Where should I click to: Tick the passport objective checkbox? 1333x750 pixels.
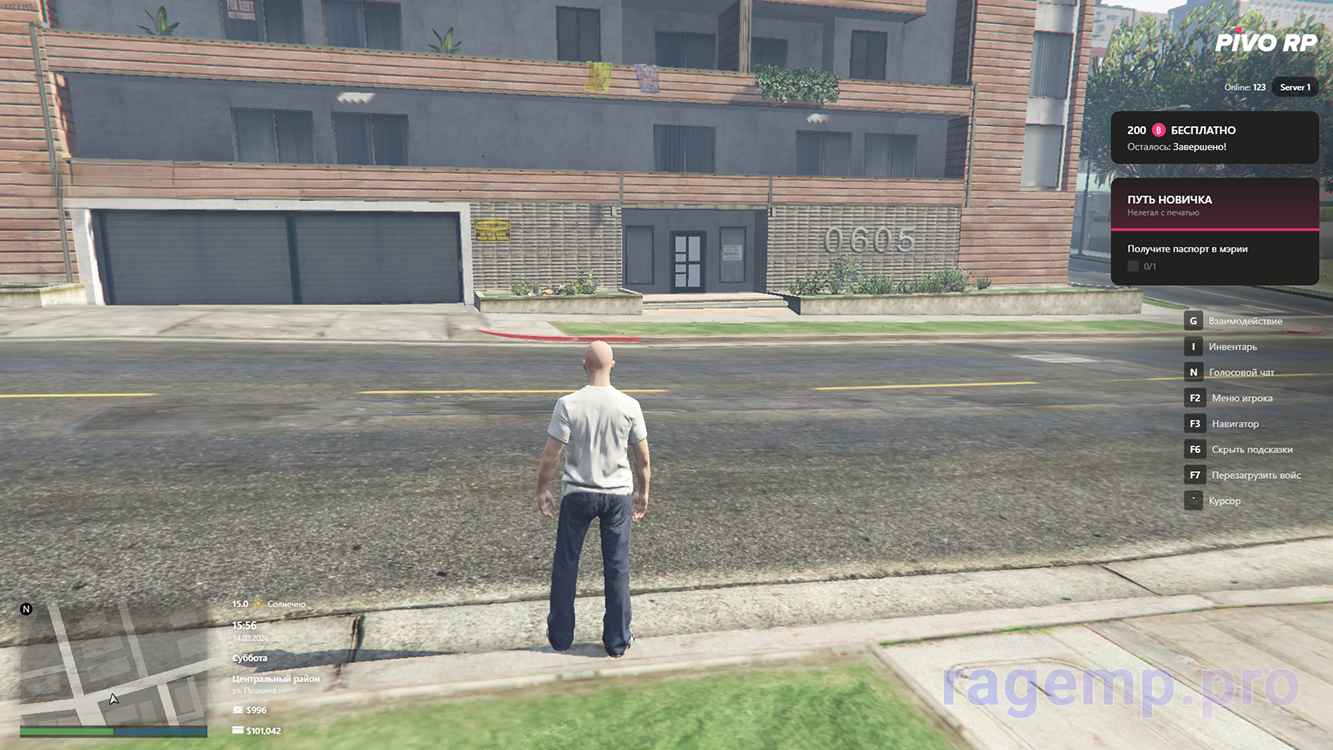click(1133, 266)
